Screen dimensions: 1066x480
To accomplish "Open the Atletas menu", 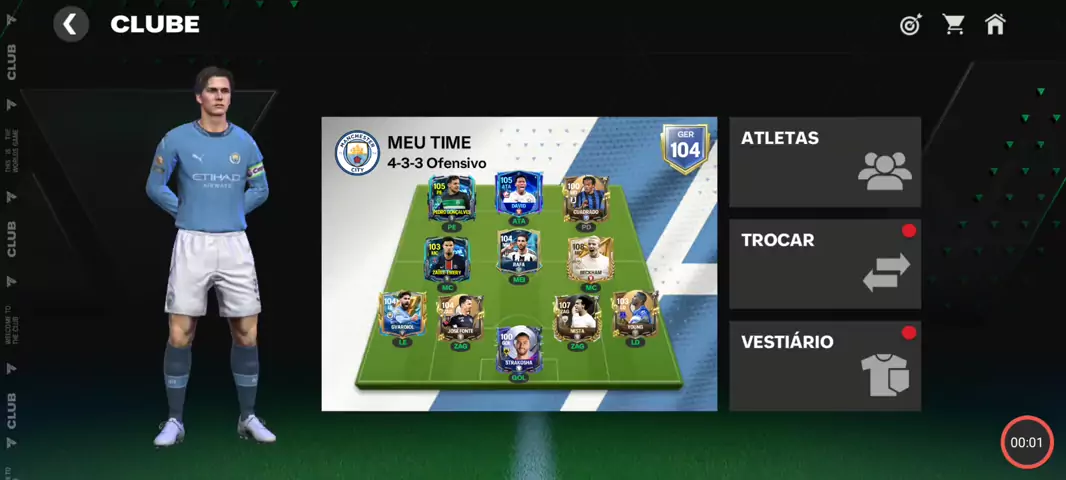I will coord(824,162).
